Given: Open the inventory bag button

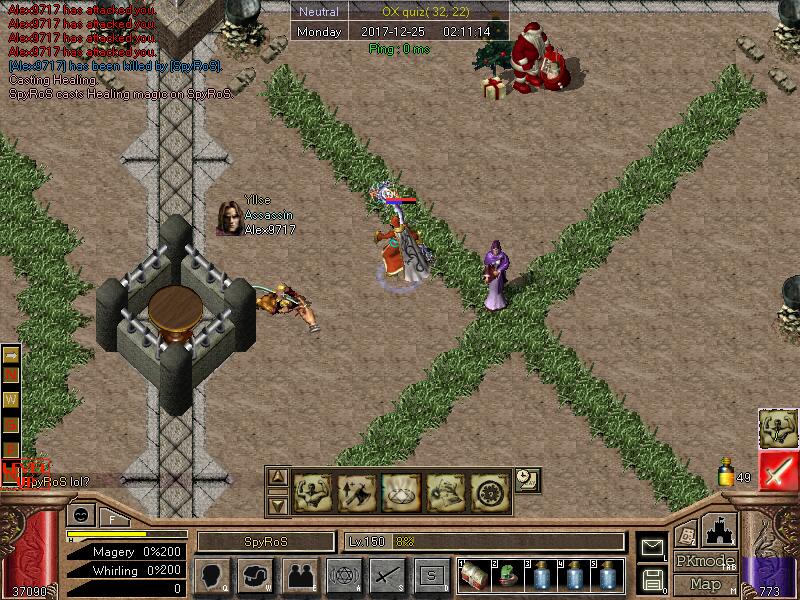Looking at the screenshot, I should 255,576.
